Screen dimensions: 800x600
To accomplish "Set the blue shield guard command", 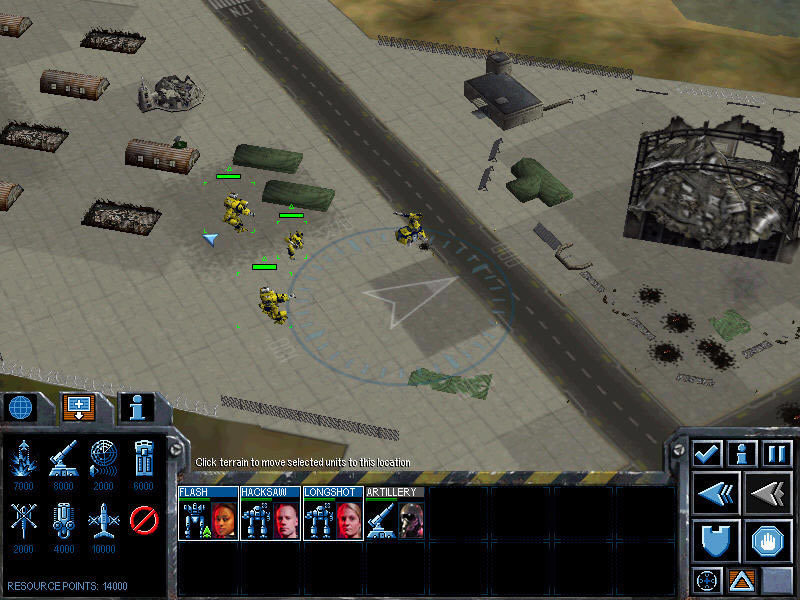I will tap(716, 540).
